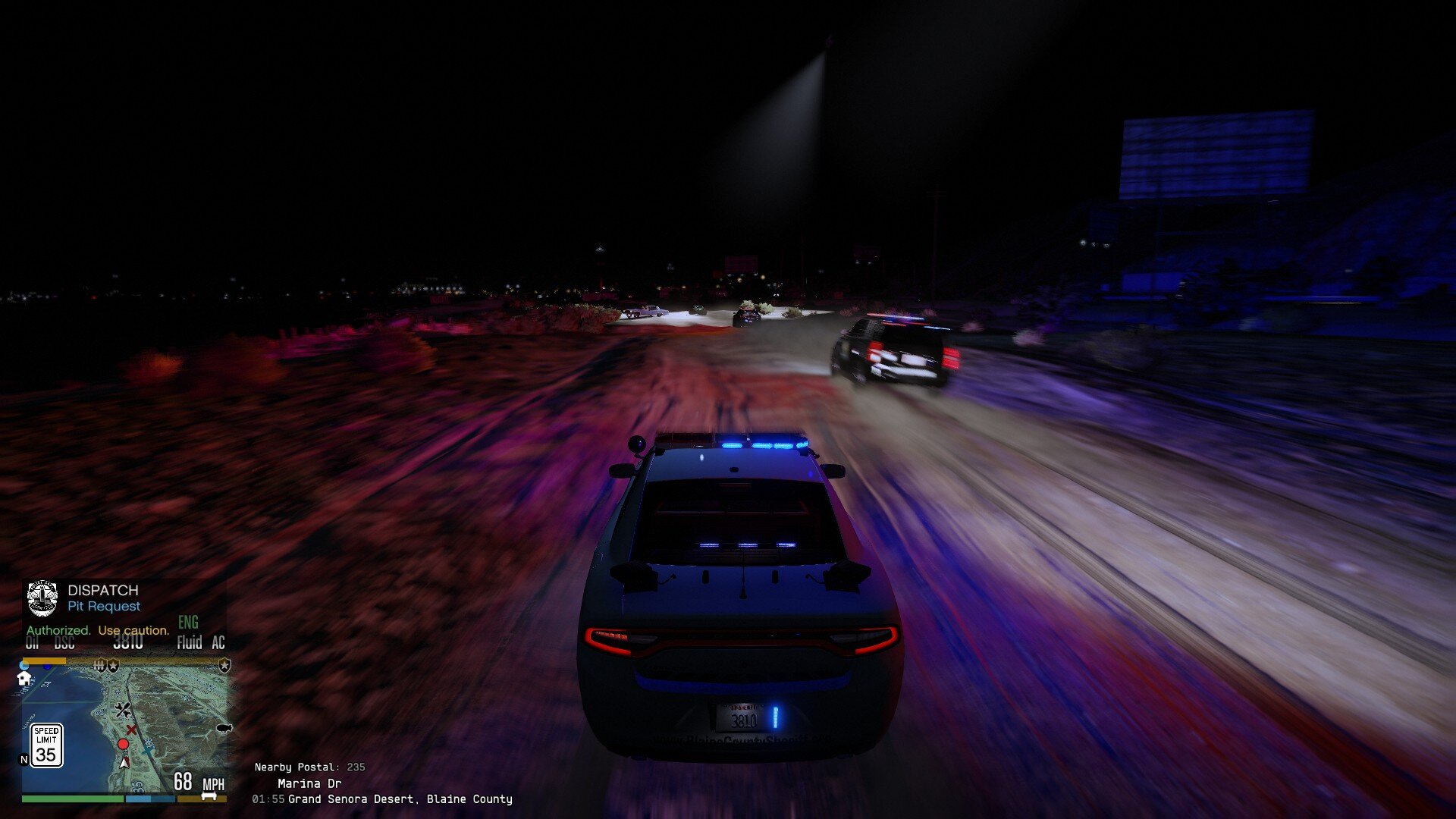The width and height of the screenshot is (1456, 819).
Task: Select the red circle blip on minimap
Action: pyautogui.click(x=123, y=744)
